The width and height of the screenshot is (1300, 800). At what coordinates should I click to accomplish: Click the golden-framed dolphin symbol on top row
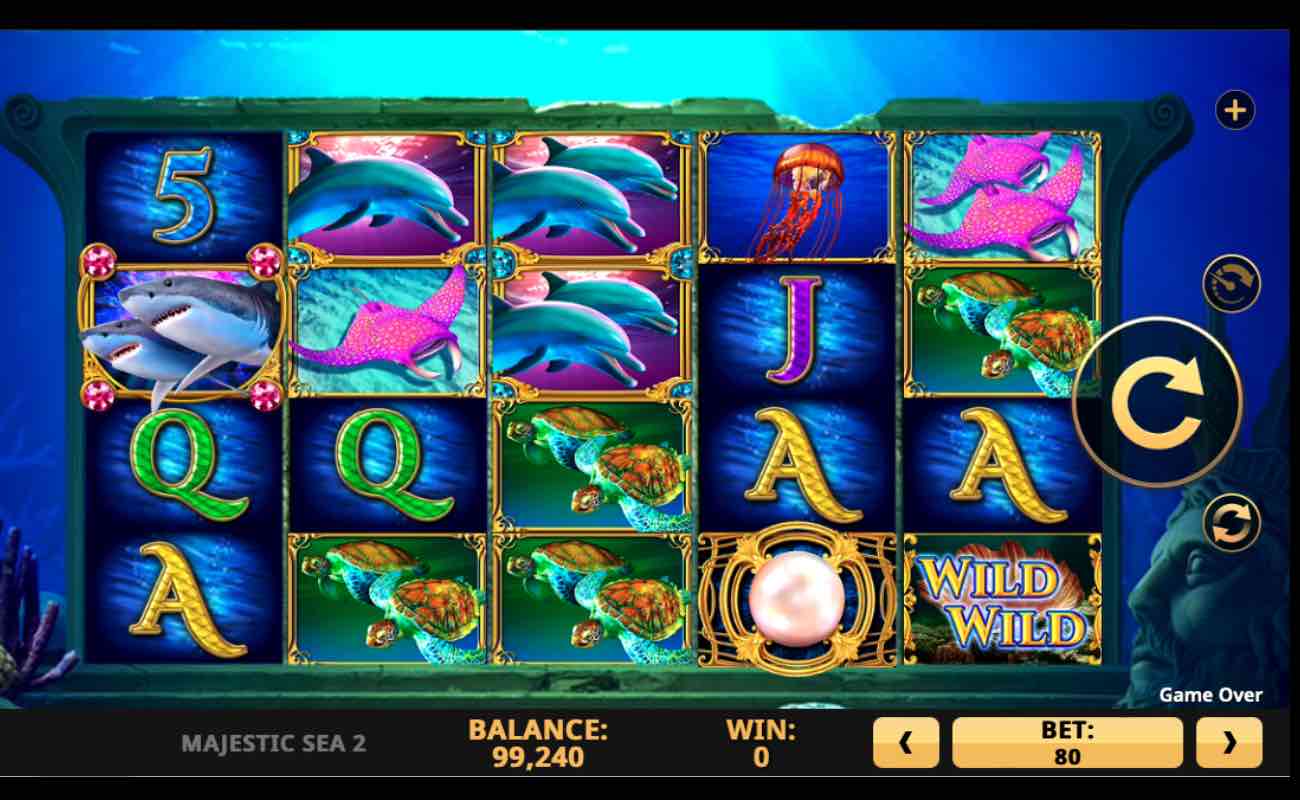(x=385, y=195)
